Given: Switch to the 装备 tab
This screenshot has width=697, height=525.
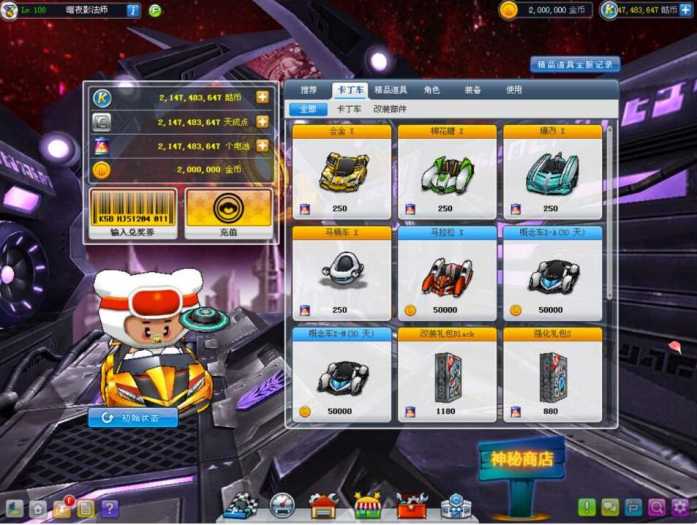Looking at the screenshot, I should (x=472, y=89).
